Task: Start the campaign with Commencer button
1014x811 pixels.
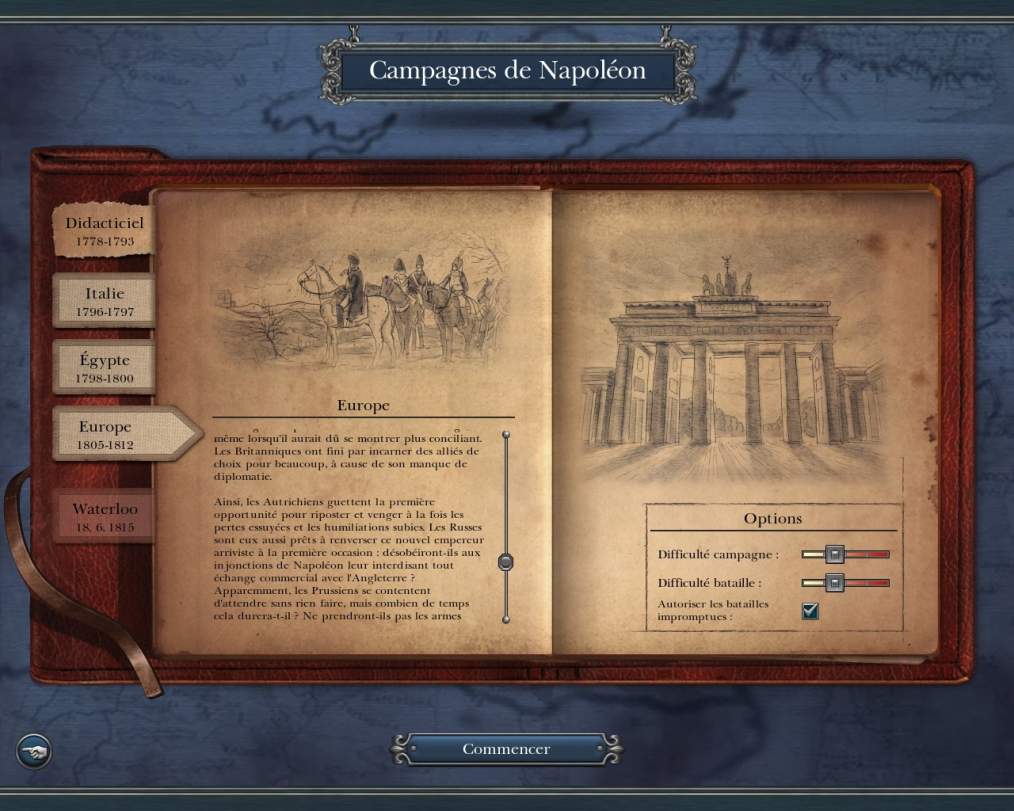Action: point(506,749)
